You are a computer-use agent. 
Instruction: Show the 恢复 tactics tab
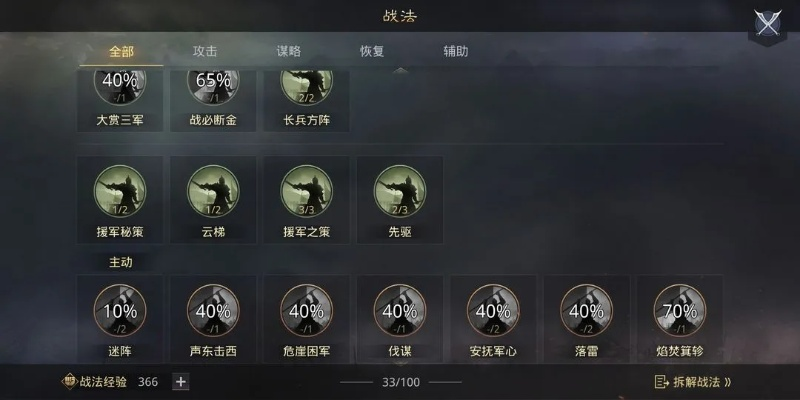click(x=373, y=51)
